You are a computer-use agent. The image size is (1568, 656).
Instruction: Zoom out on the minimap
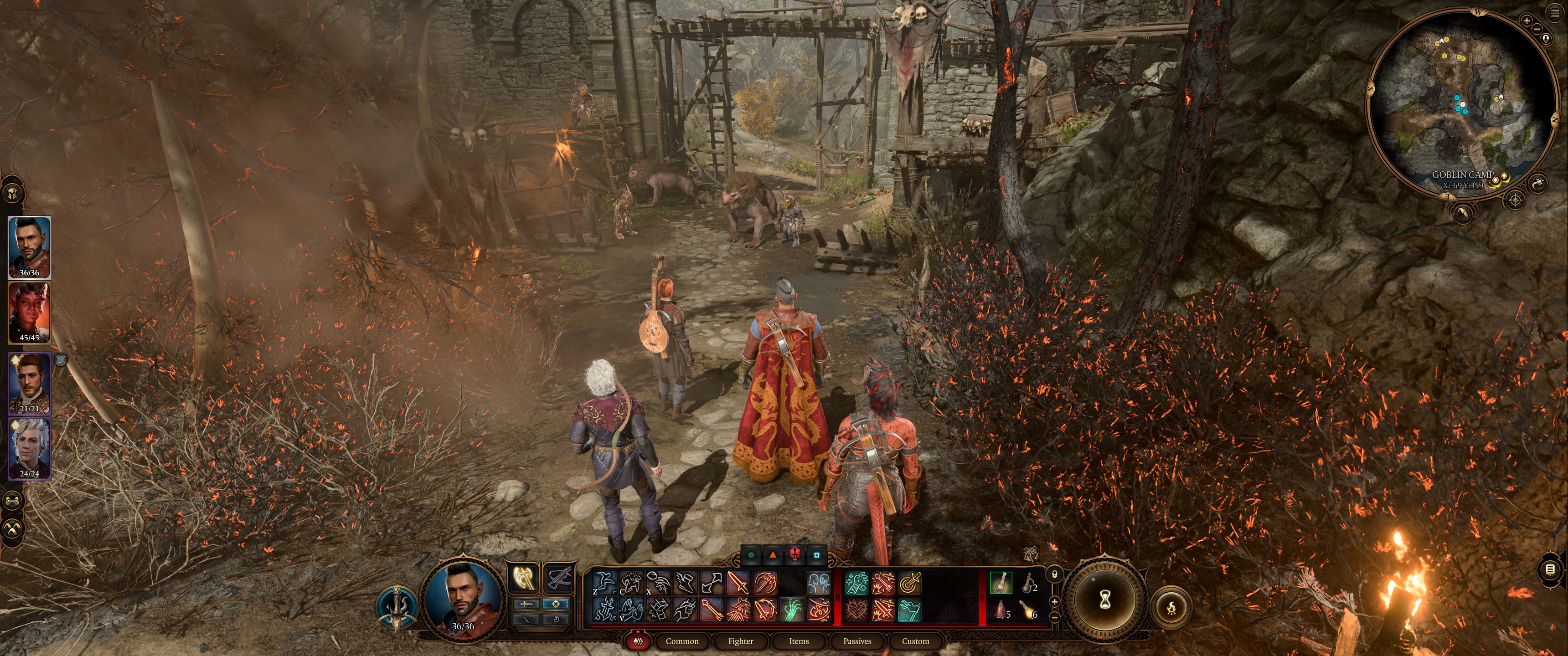point(1537,29)
